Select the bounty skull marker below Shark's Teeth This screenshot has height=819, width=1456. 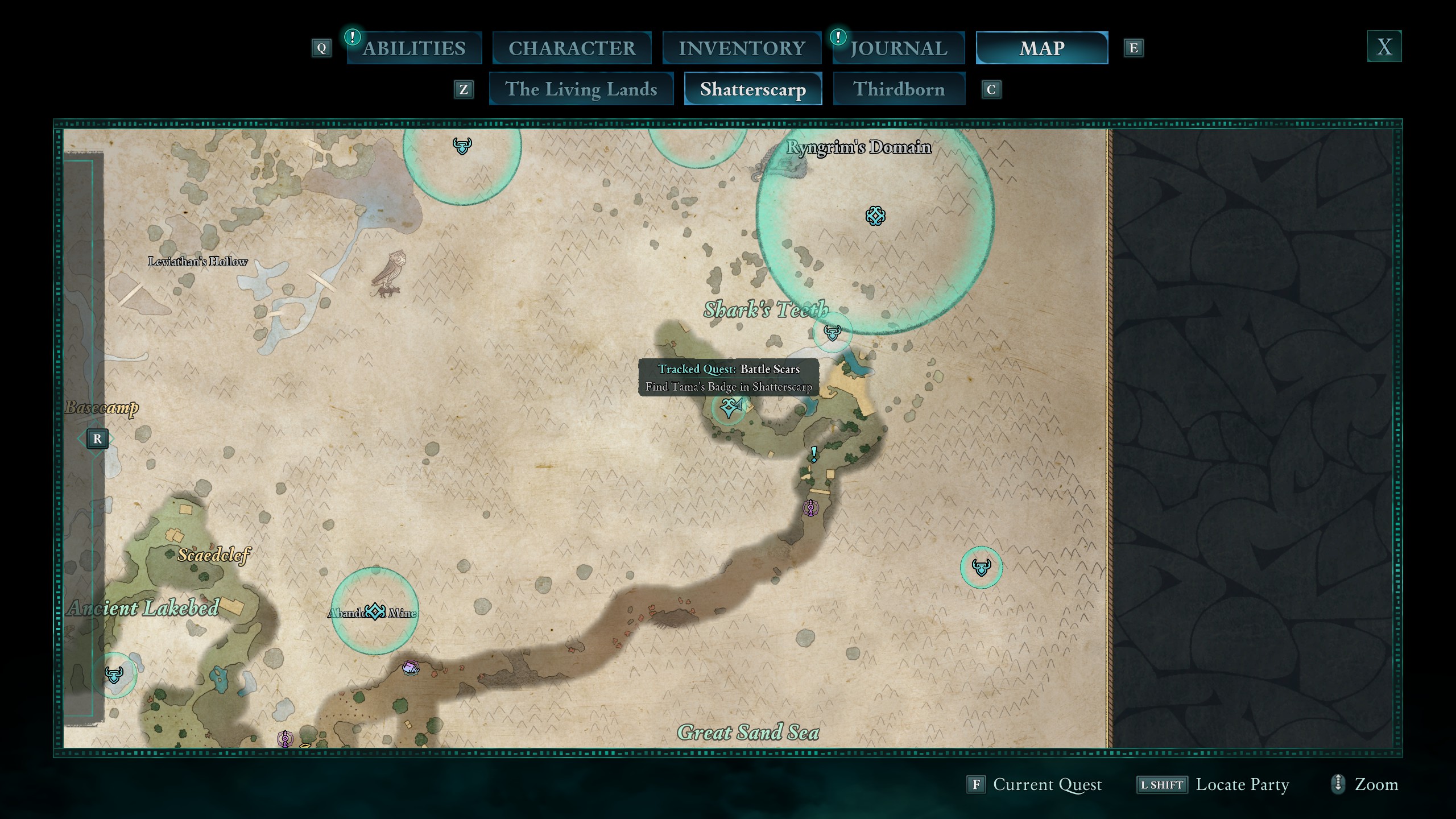832,333
